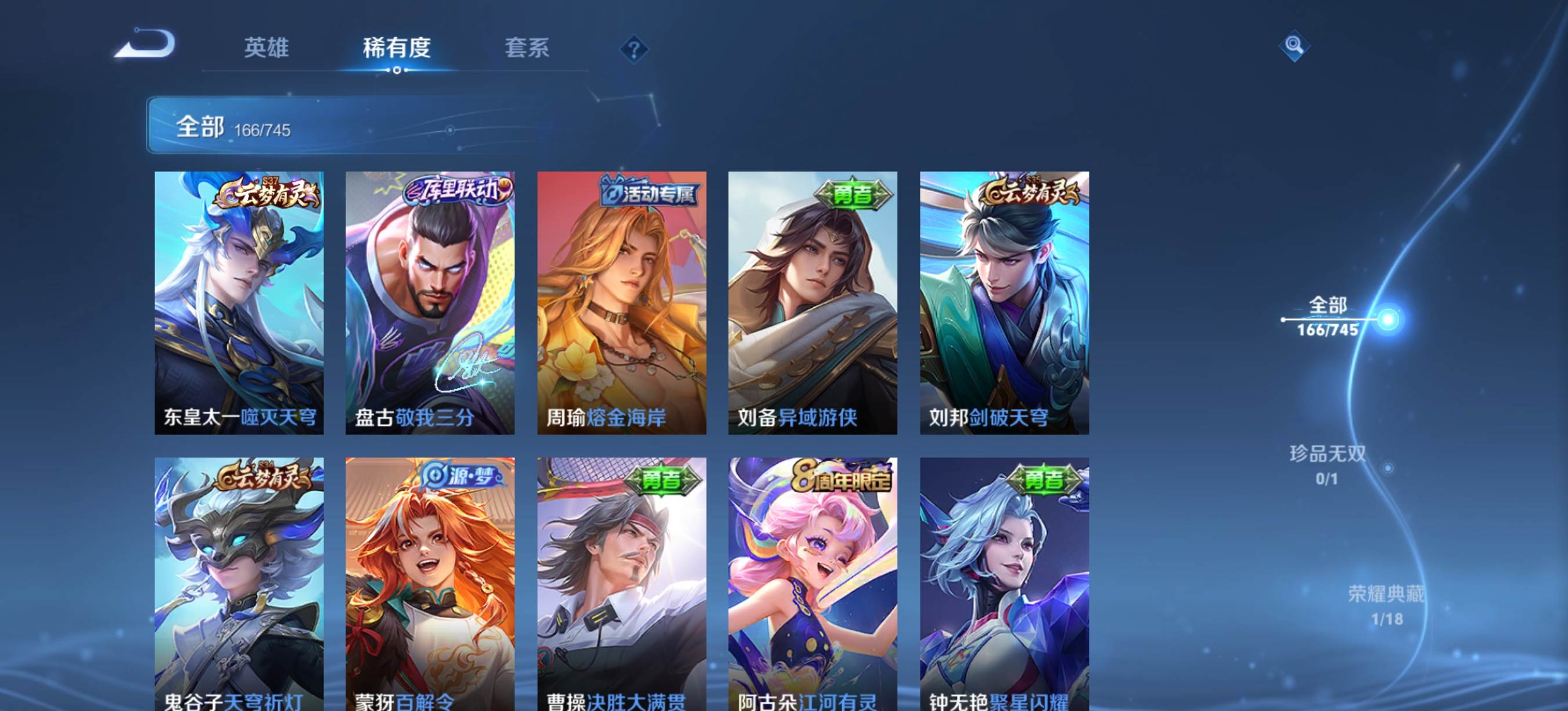Filter by 珍品无双 rarity
The image size is (1568, 711).
(1328, 465)
